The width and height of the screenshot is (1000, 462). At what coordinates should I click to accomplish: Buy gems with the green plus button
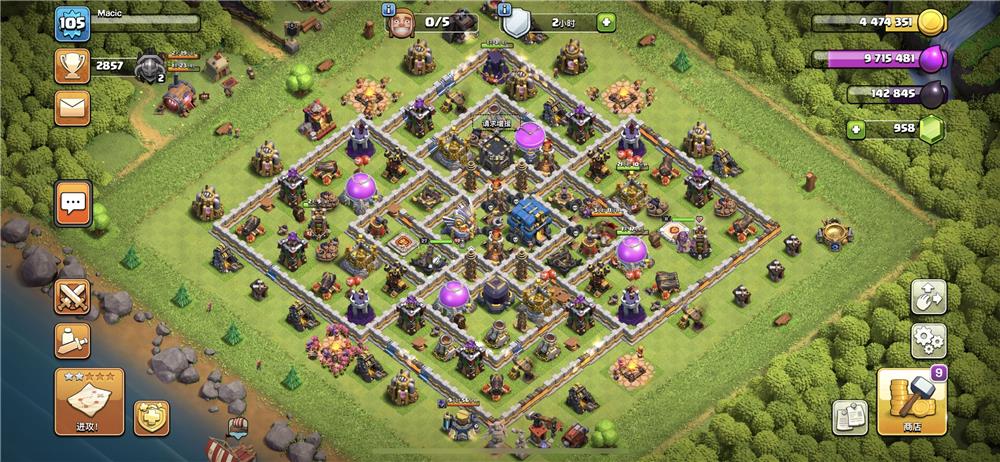point(854,129)
